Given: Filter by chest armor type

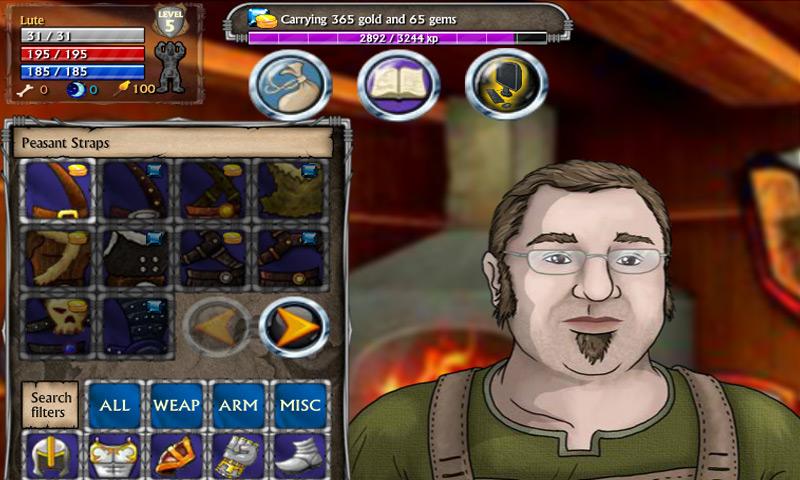Looking at the screenshot, I should click(114, 456).
